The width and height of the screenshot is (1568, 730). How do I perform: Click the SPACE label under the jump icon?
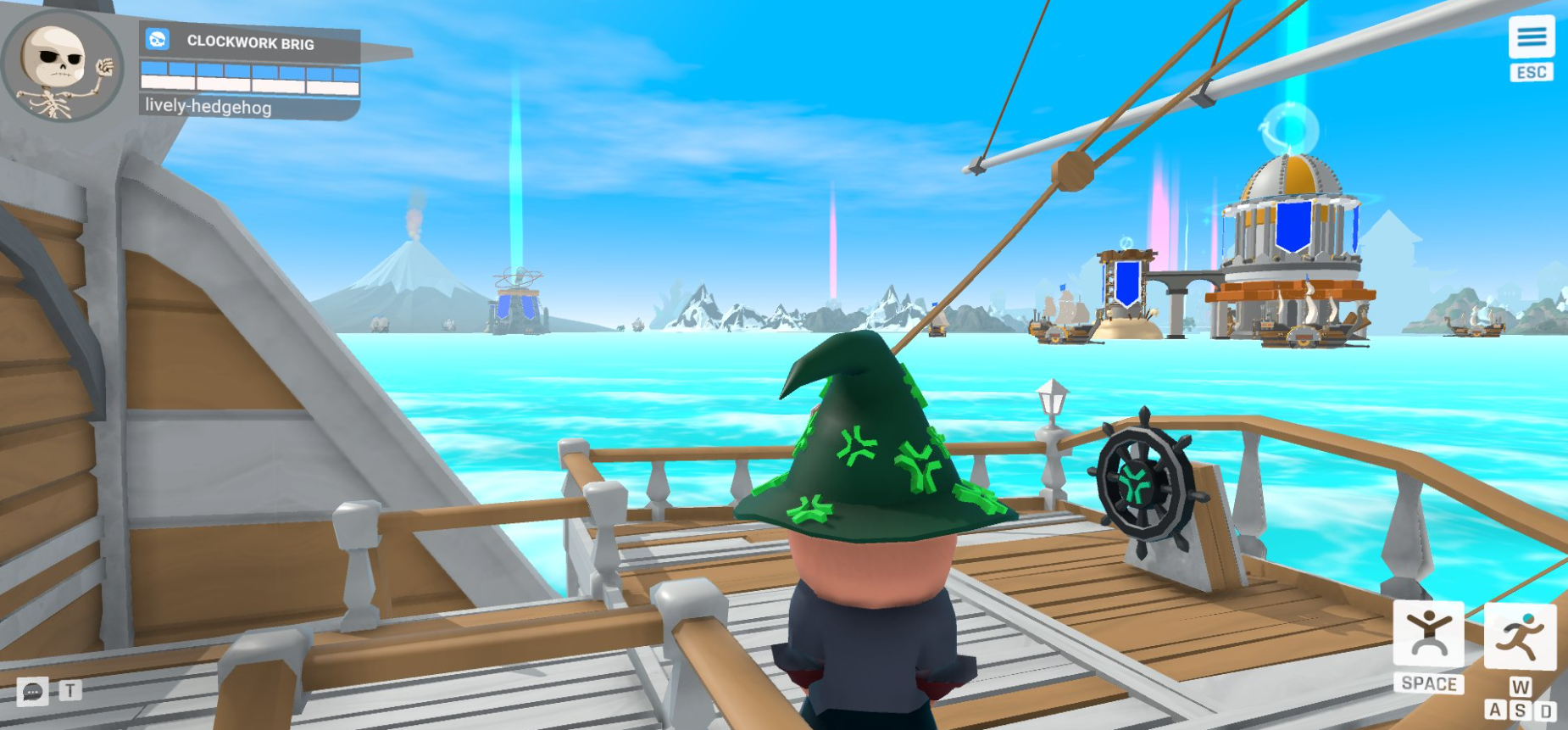point(1430,682)
